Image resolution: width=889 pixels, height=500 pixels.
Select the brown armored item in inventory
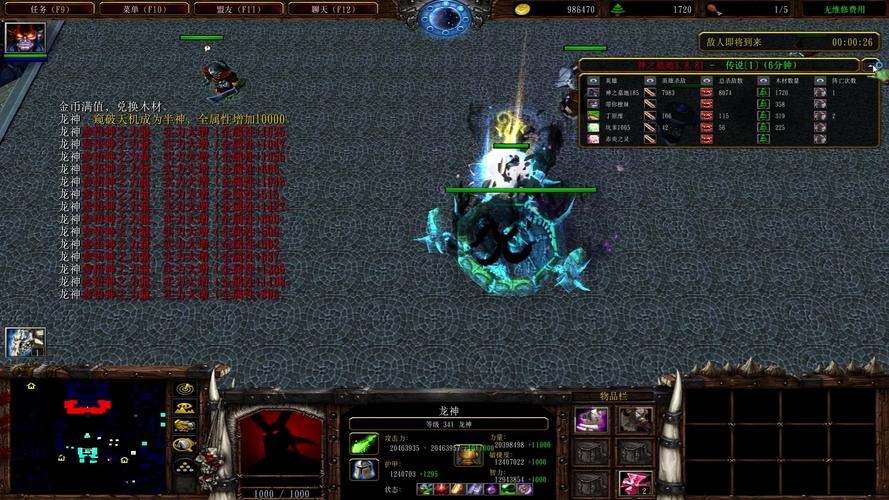pyautogui.click(x=634, y=420)
